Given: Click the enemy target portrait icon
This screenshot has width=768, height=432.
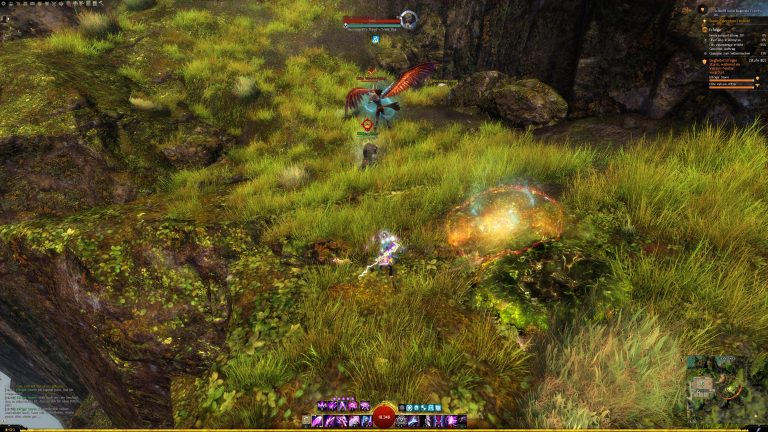Looking at the screenshot, I should [408, 18].
